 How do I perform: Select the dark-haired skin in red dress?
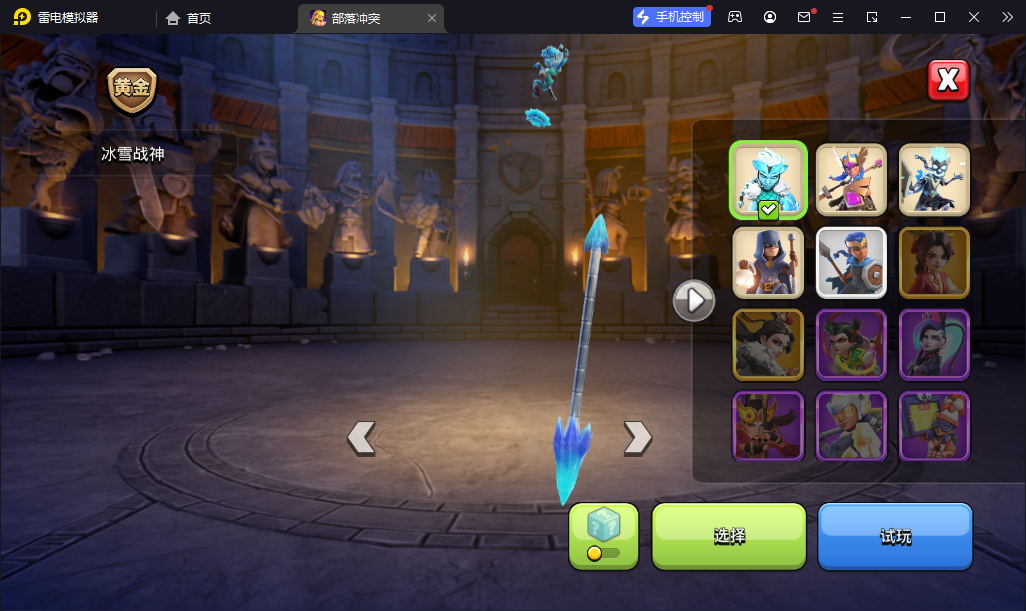point(934,263)
